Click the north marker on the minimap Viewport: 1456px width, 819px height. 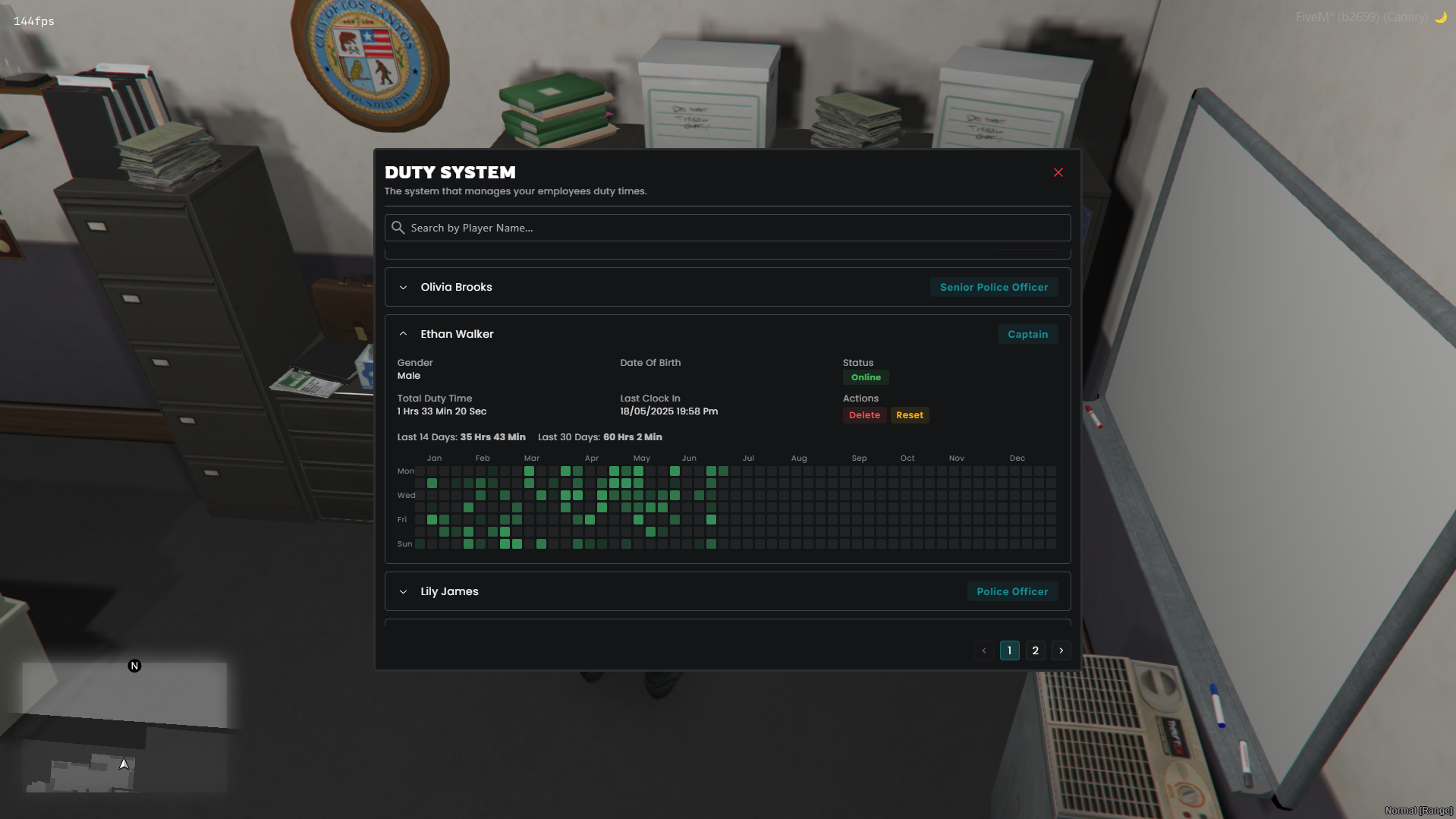(134, 666)
